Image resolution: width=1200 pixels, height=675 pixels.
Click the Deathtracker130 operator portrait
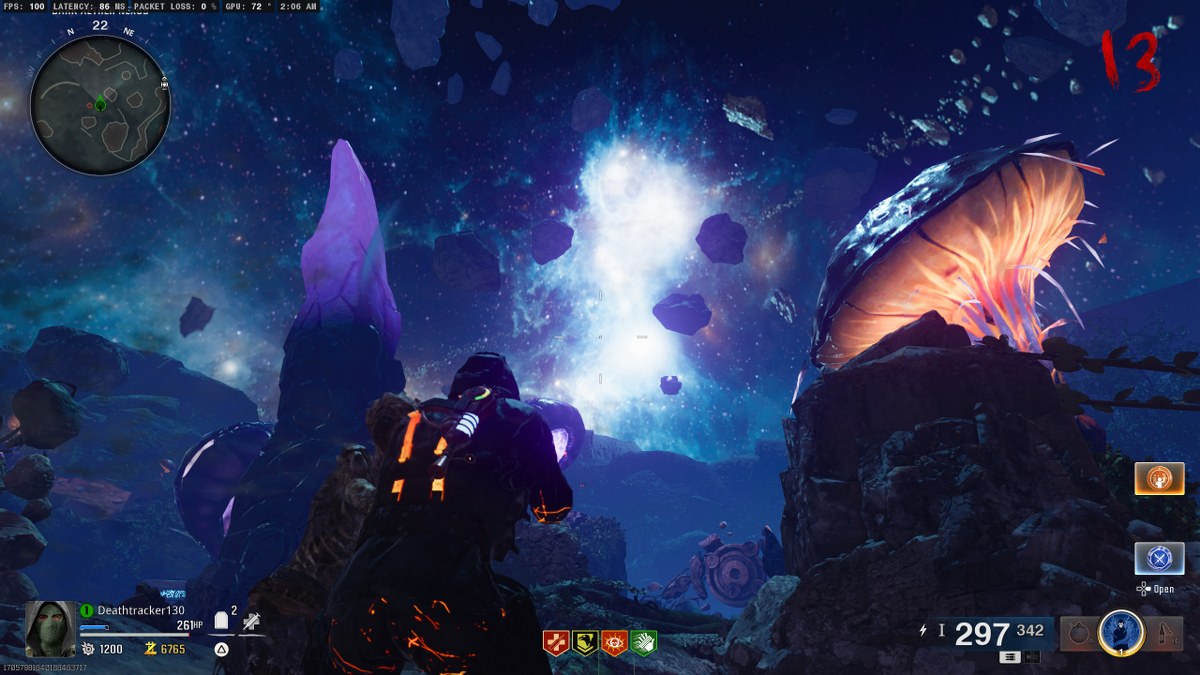click(50, 627)
